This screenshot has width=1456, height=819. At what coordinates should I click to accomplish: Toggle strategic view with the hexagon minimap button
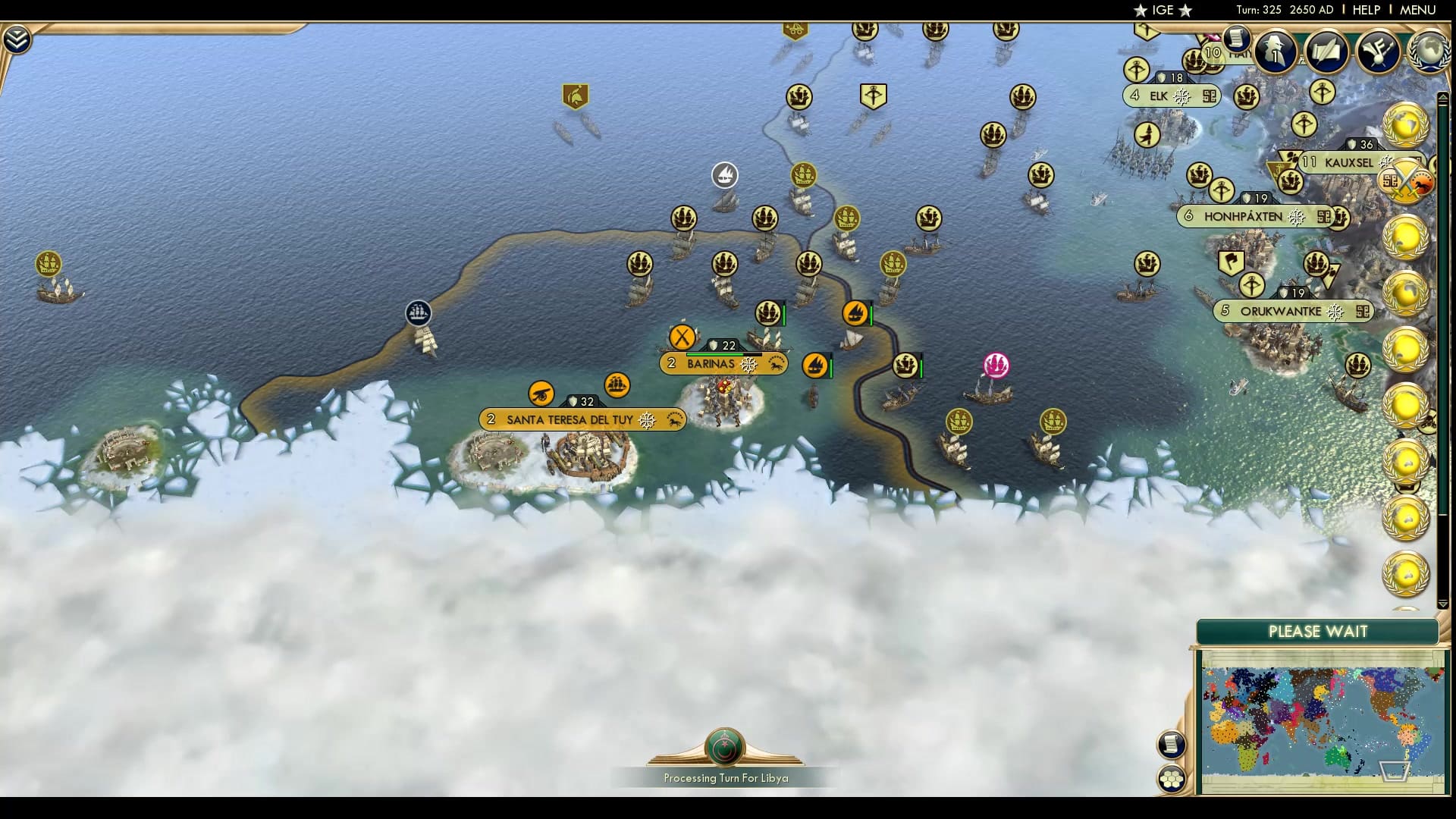tap(1171, 777)
